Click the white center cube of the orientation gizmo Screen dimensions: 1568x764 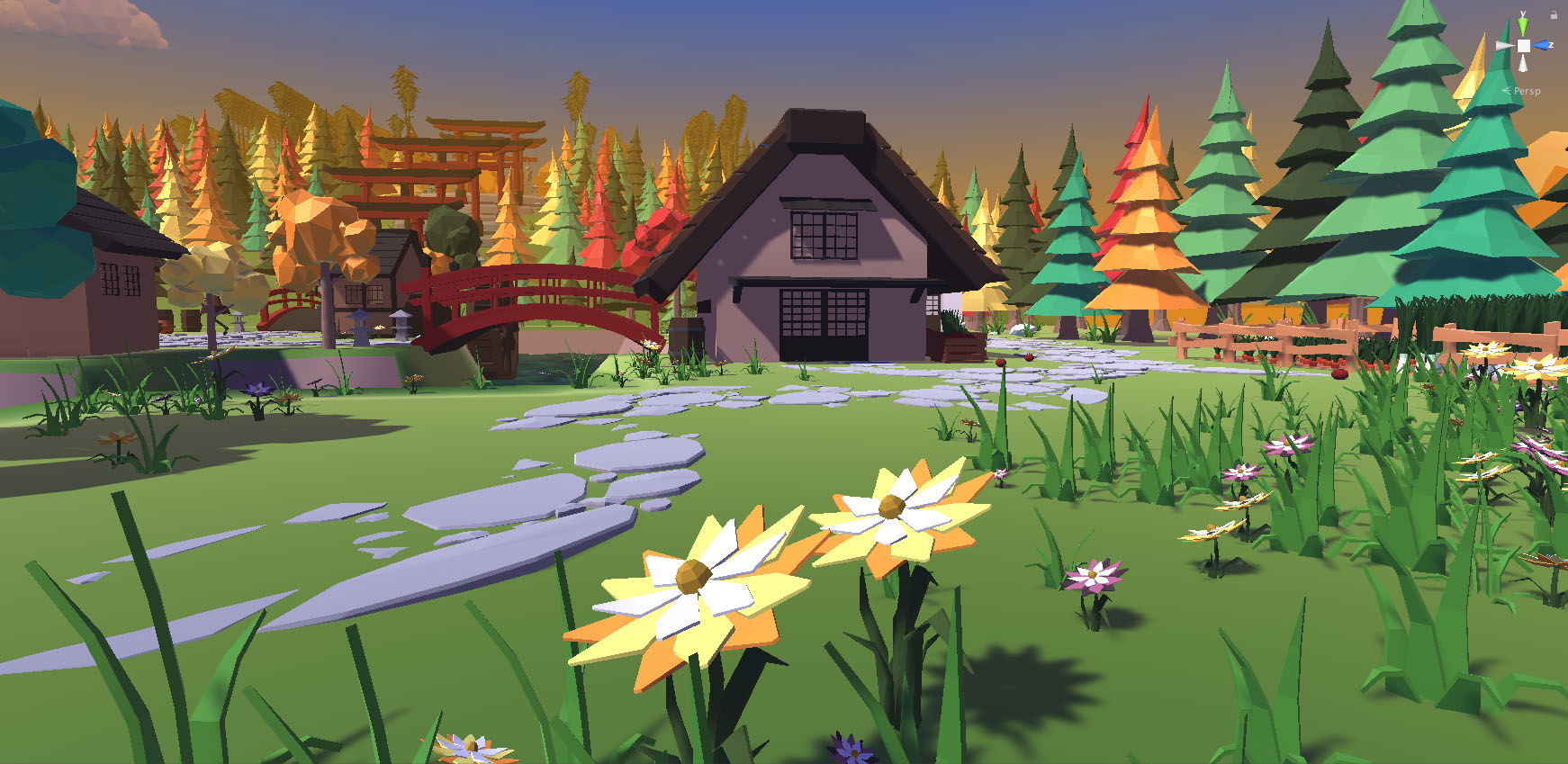1523,45
